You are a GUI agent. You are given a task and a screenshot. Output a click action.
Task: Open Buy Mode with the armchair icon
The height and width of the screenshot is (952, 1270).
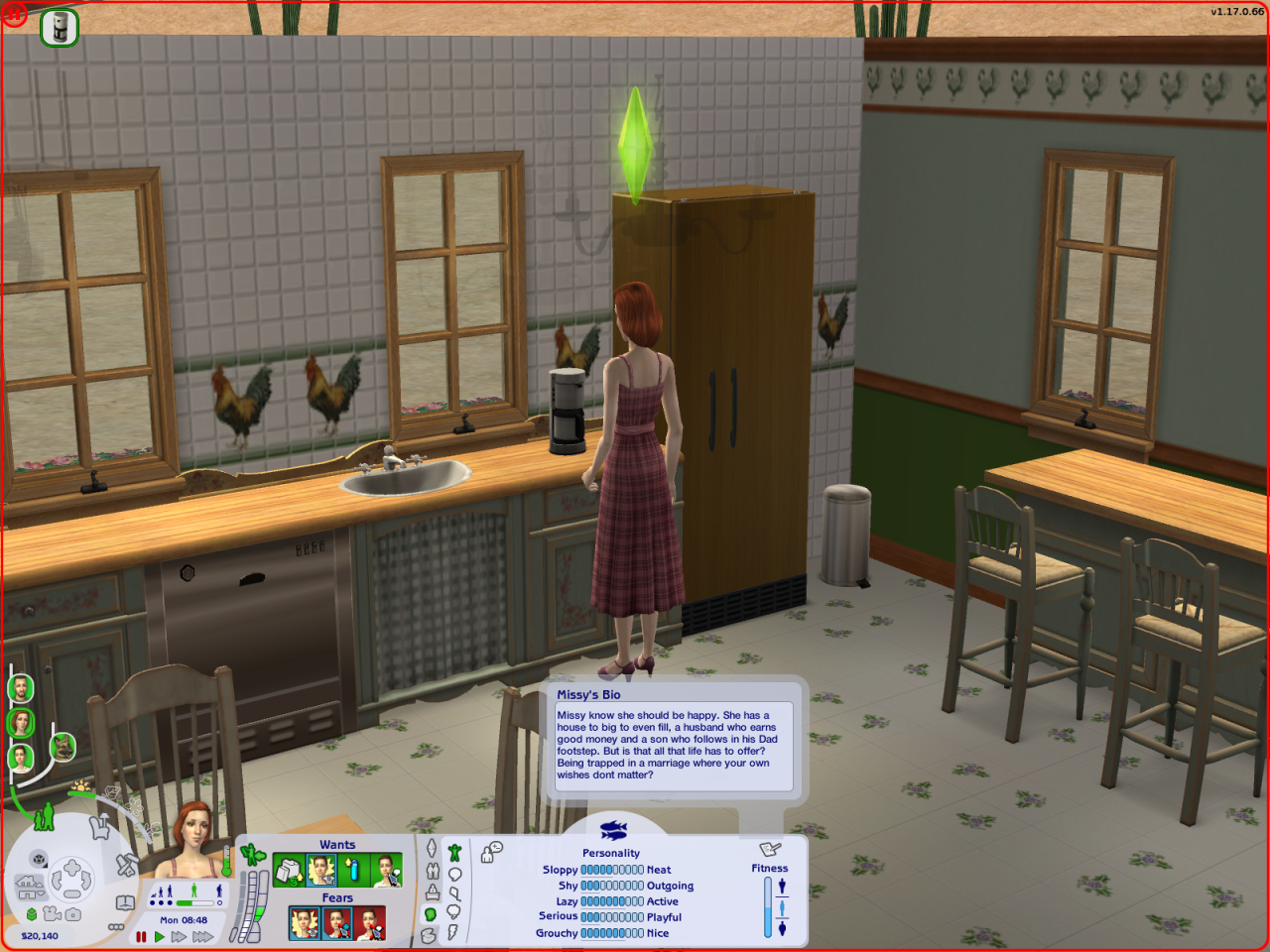click(x=99, y=826)
